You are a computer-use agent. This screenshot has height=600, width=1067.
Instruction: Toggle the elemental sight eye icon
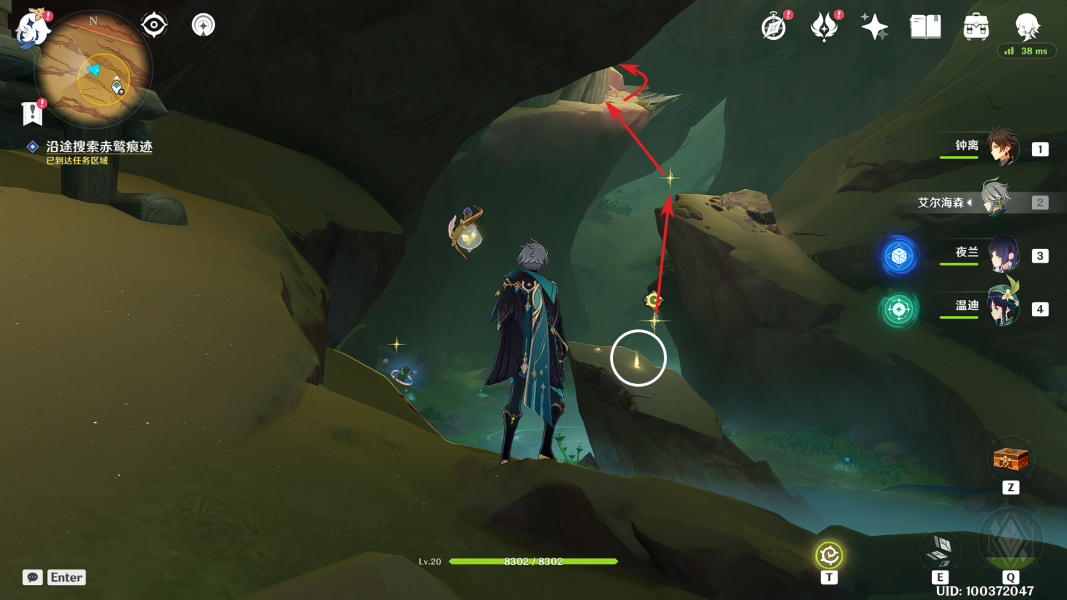154,24
